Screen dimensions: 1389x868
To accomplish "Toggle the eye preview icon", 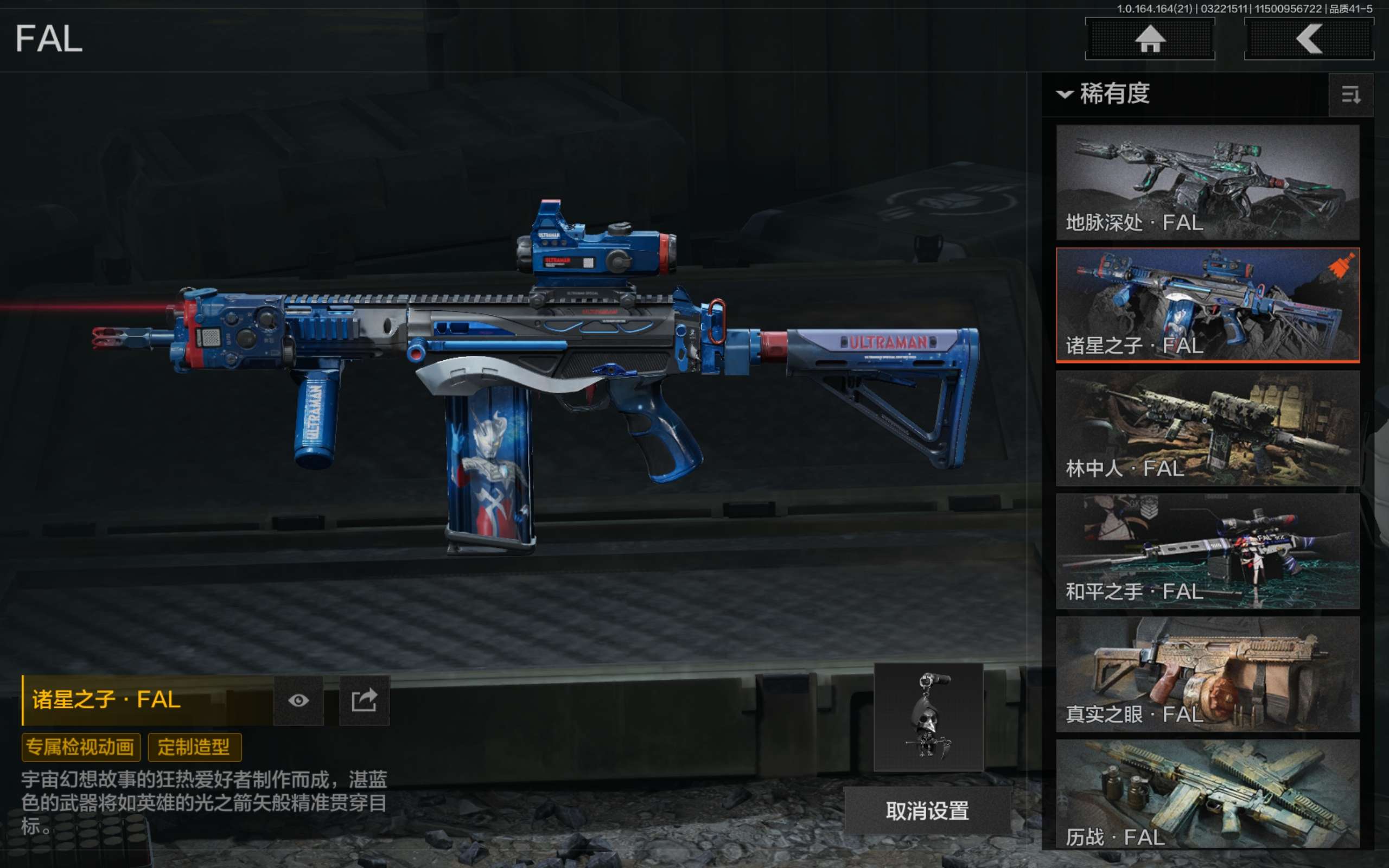I will coord(298,700).
